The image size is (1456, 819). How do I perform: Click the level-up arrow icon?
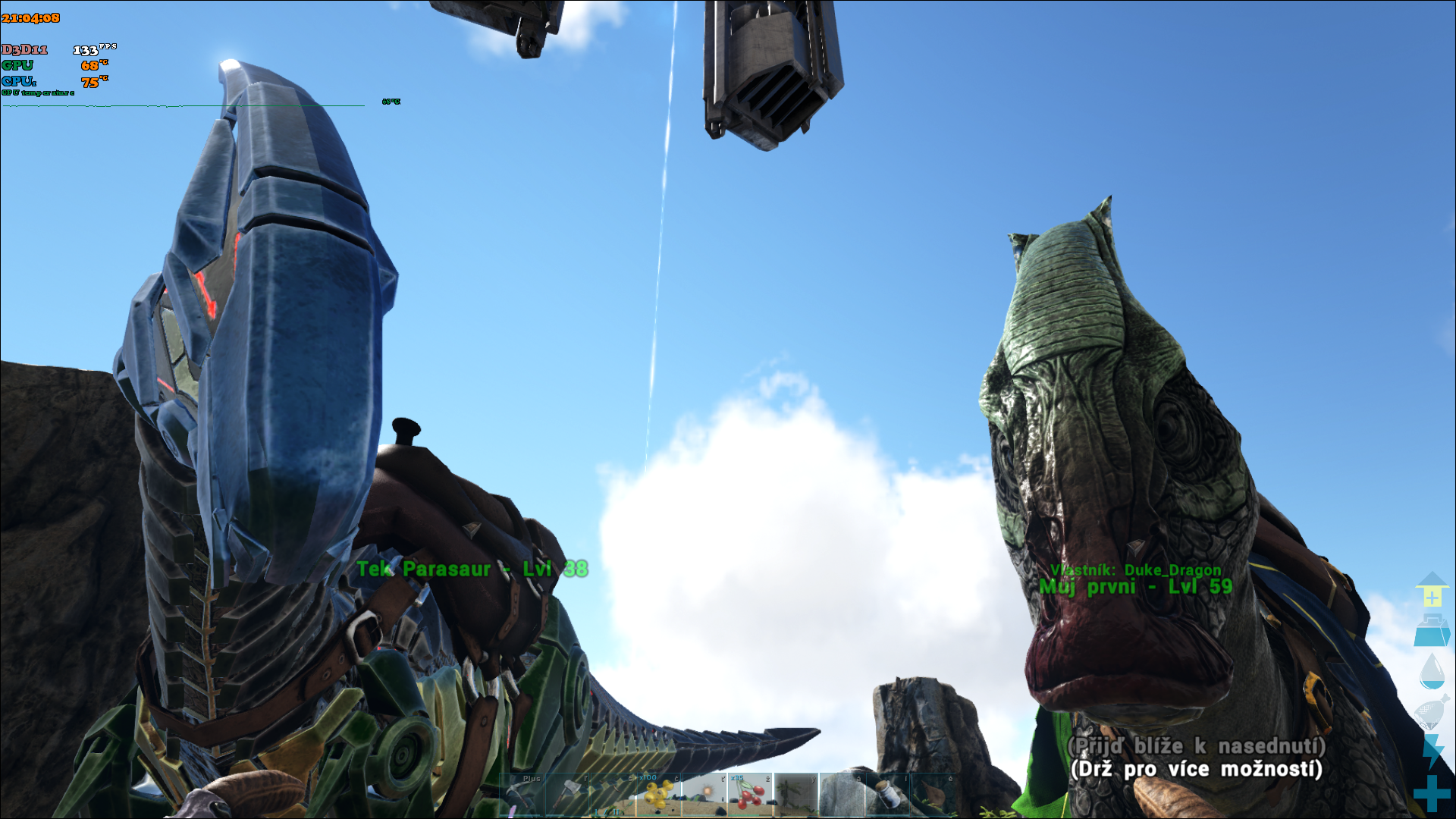click(x=1432, y=589)
